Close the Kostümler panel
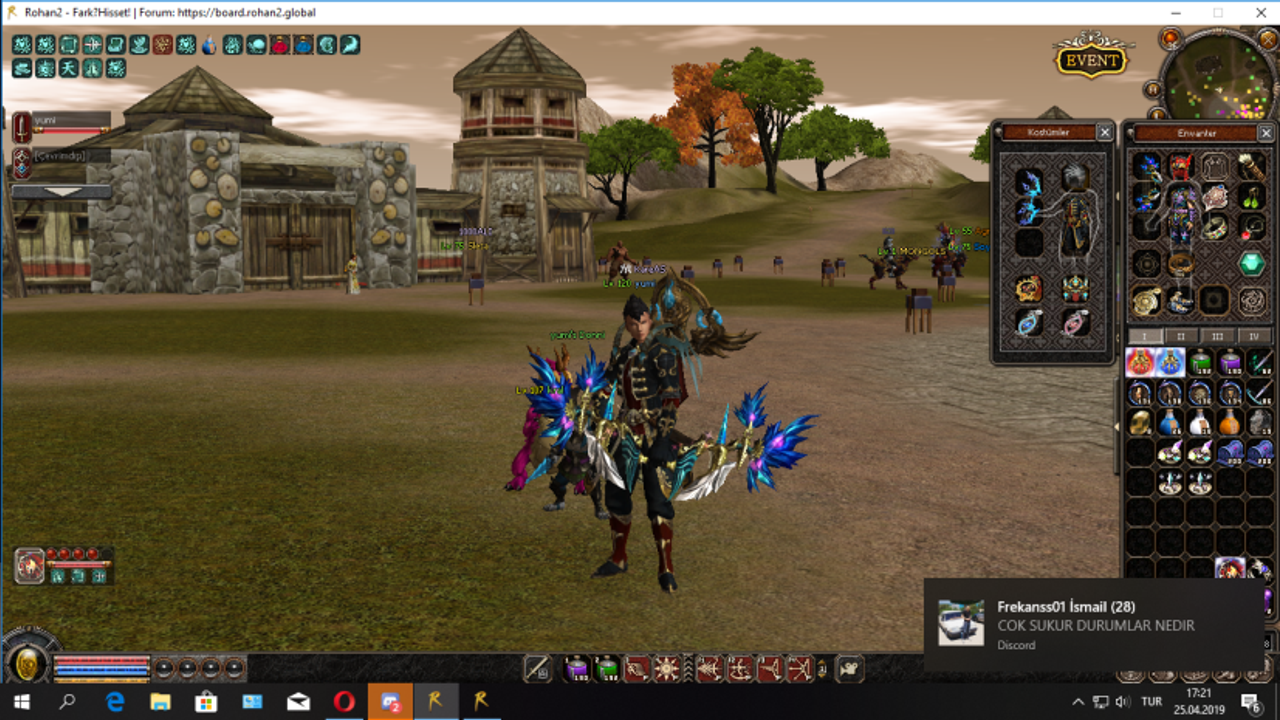The width and height of the screenshot is (1280, 720). click(1104, 132)
